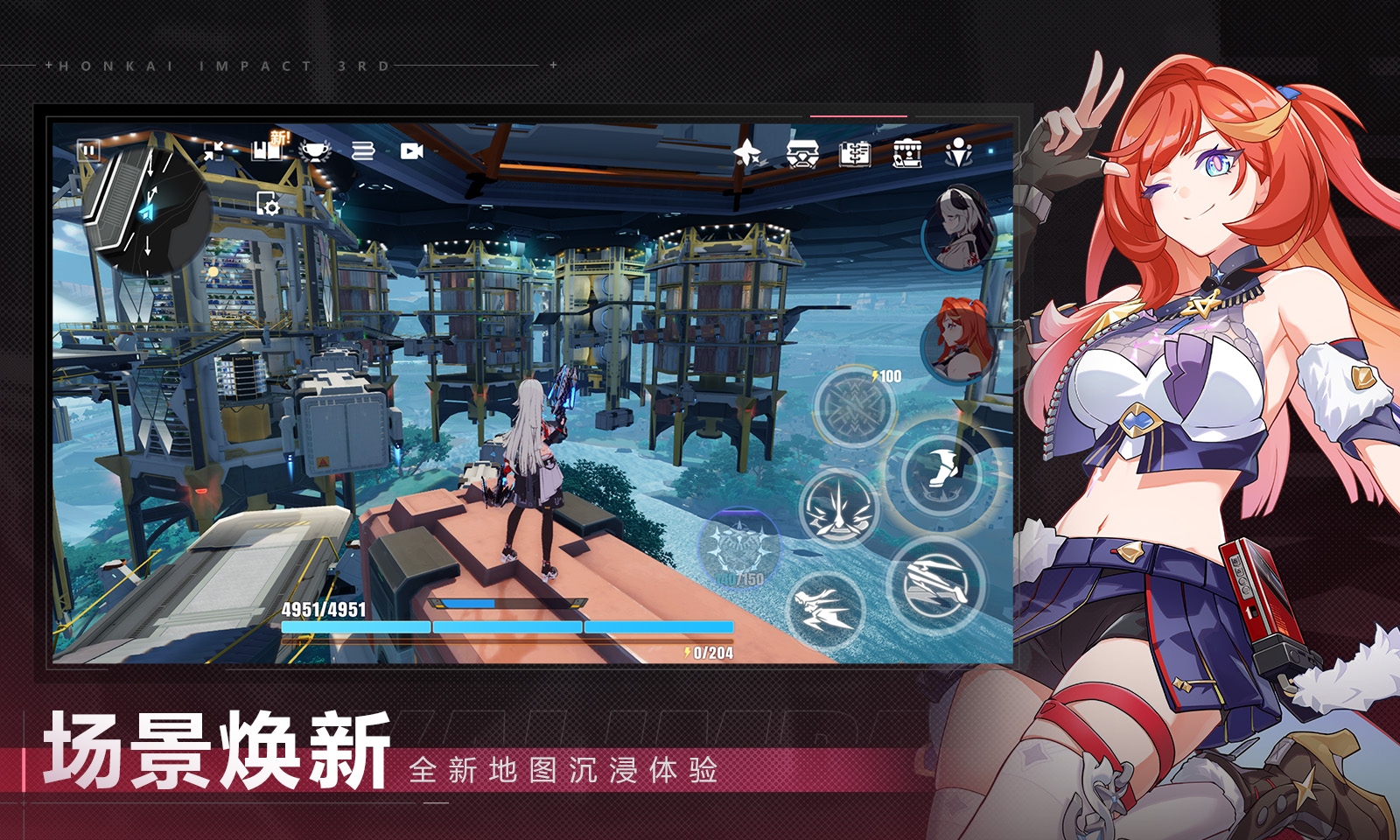The height and width of the screenshot is (840, 1400).
Task: Use the weapon skill with spiked blade icon
Action: 838,508
